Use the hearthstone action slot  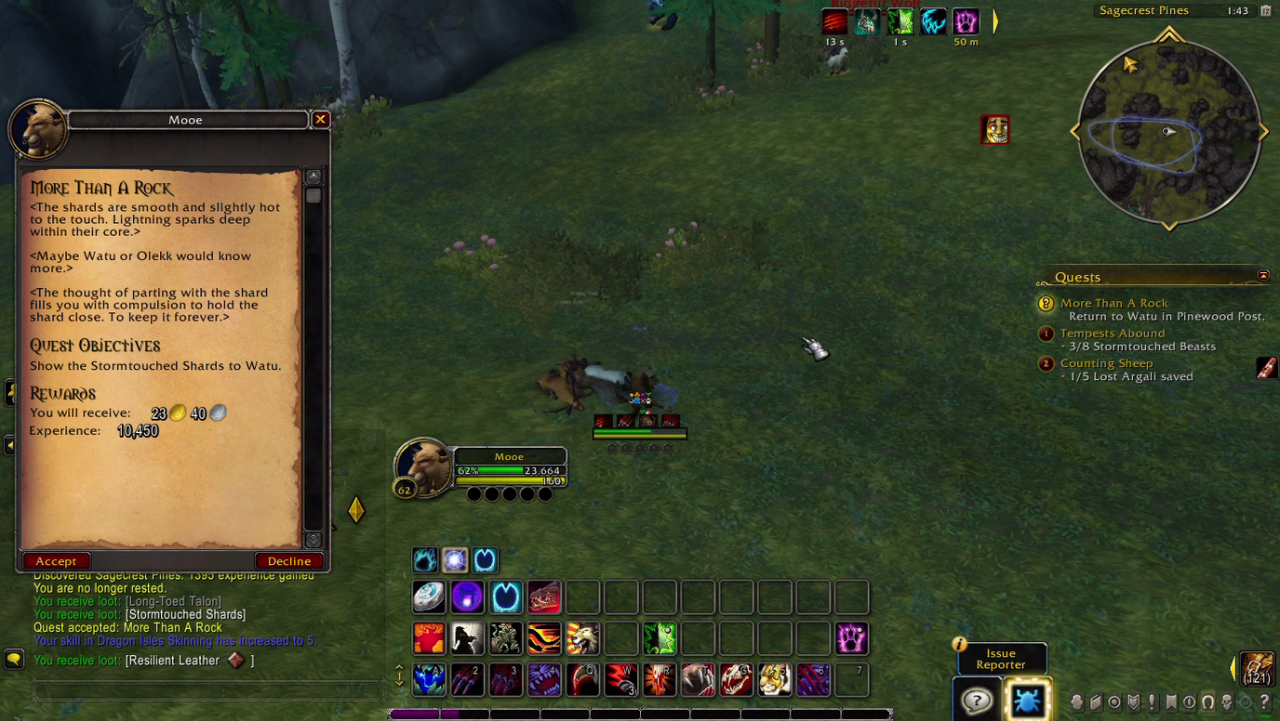[429, 597]
